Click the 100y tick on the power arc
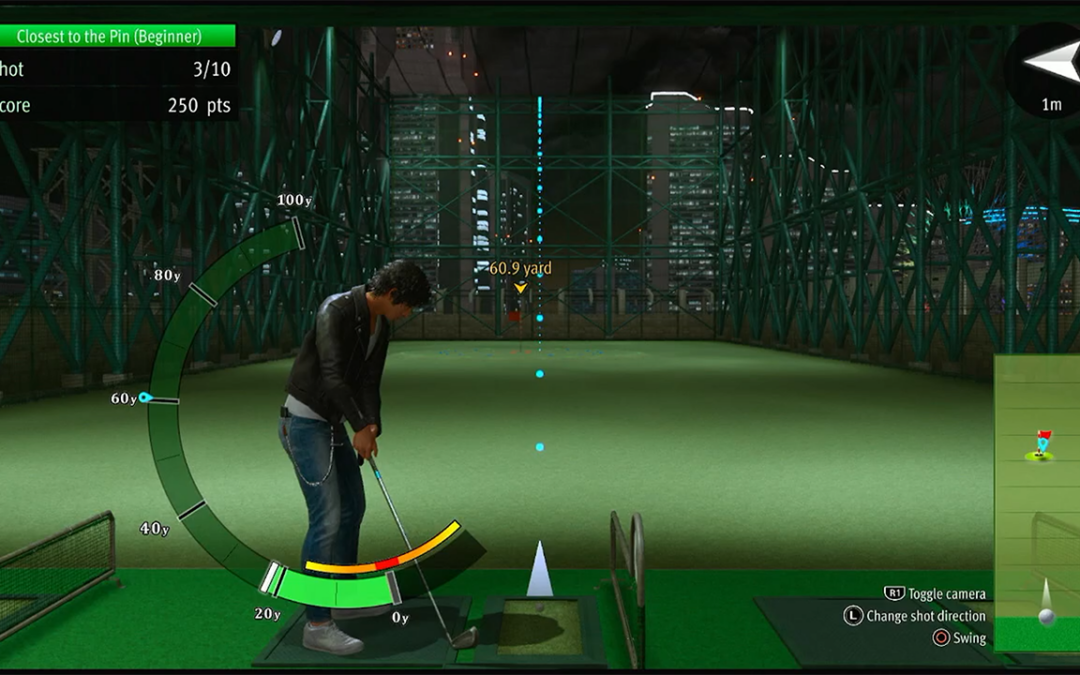The image size is (1080, 675). (x=298, y=234)
